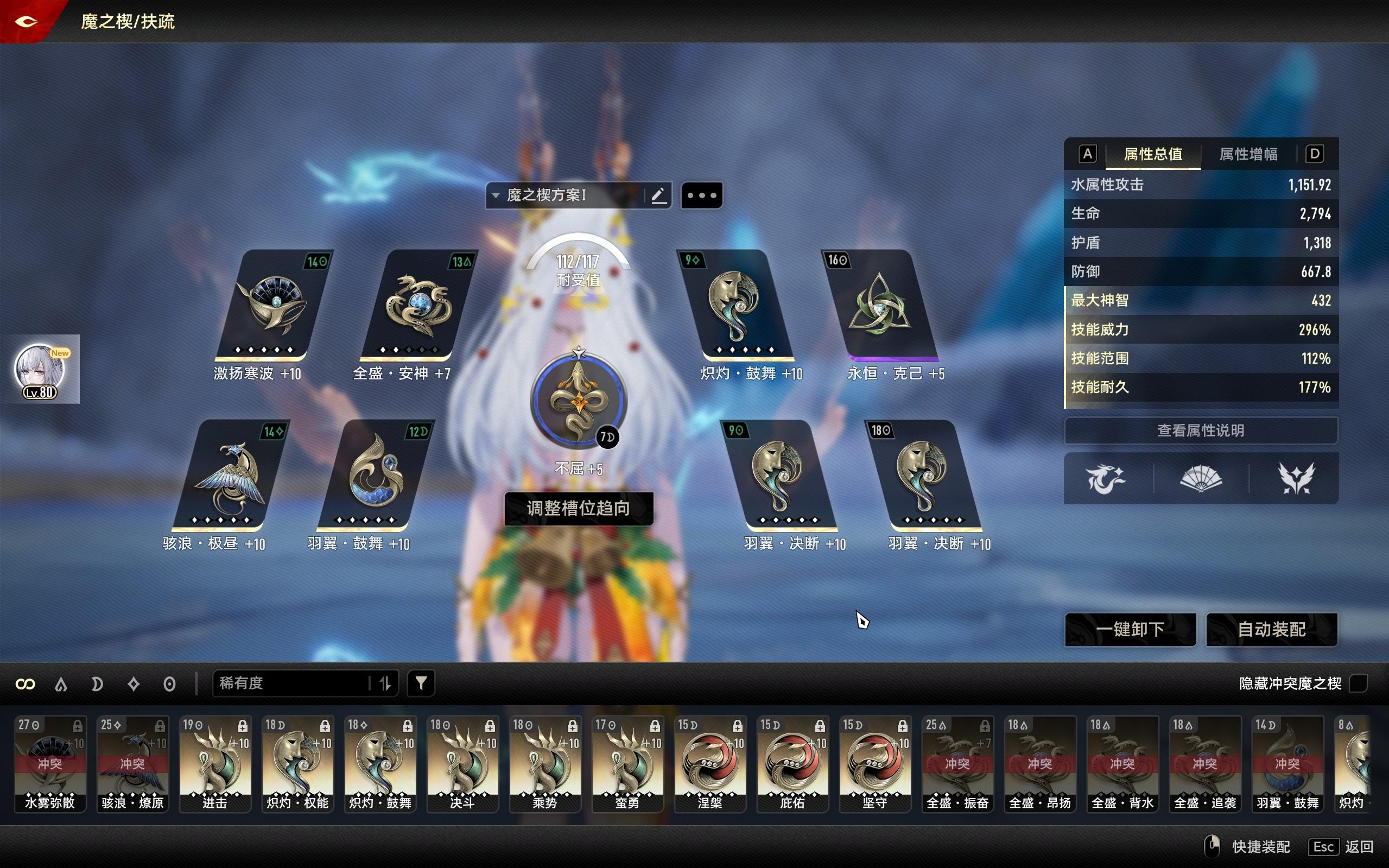Rename the loadout with the pencil icon
The width and height of the screenshot is (1389, 868).
pos(659,195)
